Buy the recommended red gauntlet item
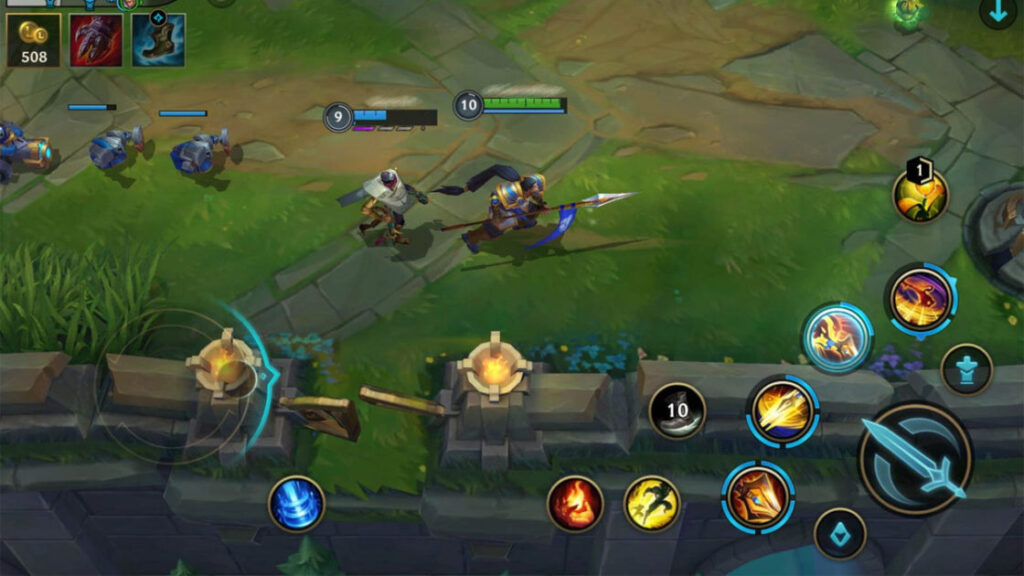 [x=96, y=40]
